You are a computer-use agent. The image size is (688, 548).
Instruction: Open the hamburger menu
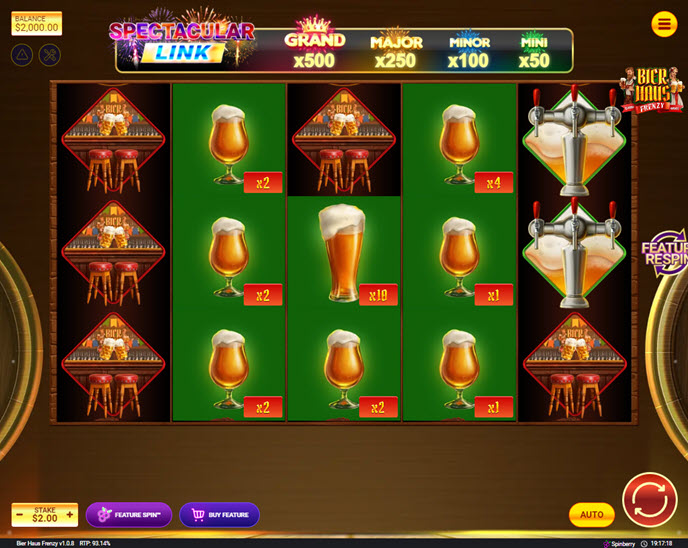click(664, 24)
